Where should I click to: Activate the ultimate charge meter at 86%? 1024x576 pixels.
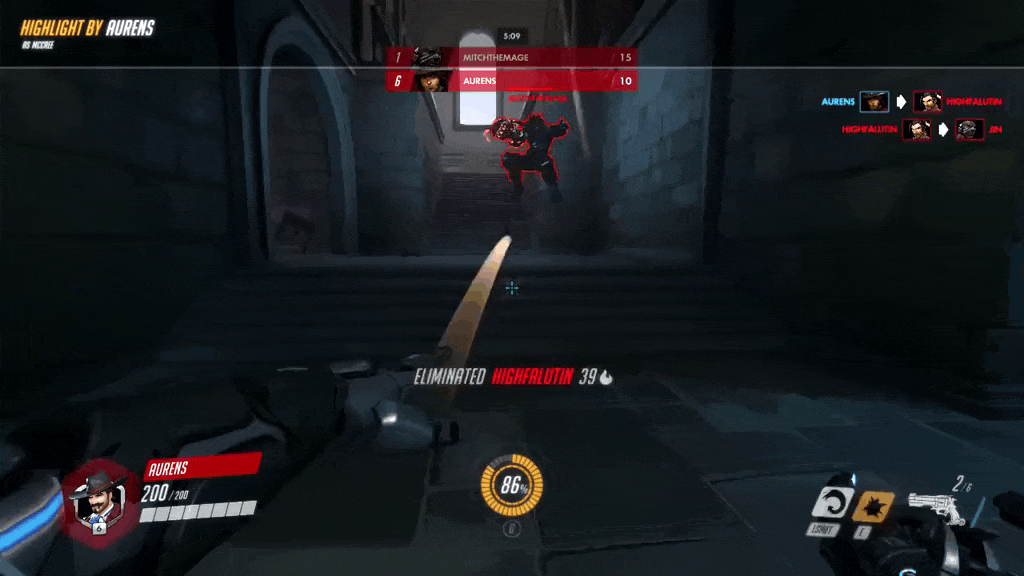click(x=512, y=486)
